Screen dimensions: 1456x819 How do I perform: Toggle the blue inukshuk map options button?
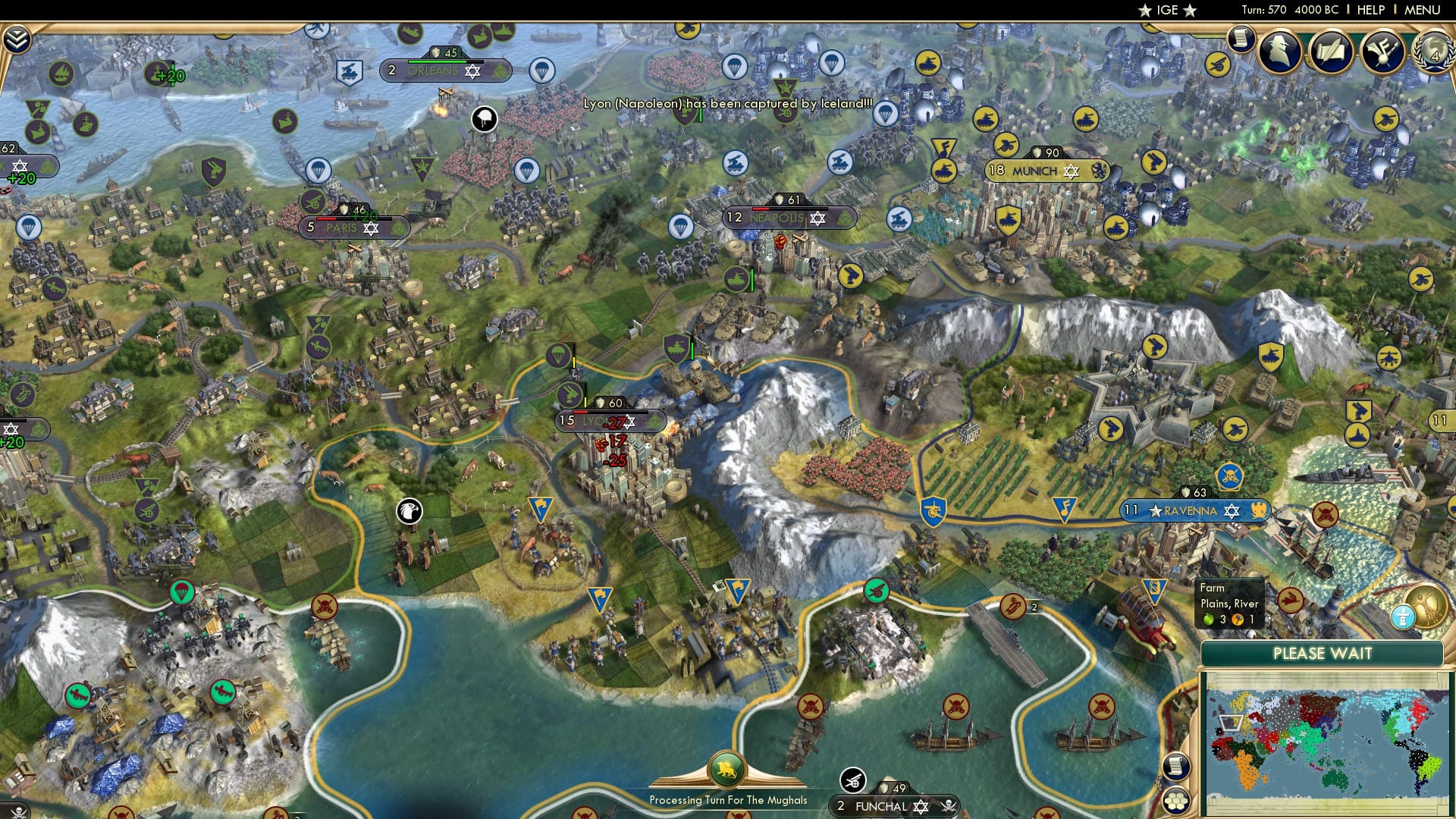pyautogui.click(x=1404, y=617)
